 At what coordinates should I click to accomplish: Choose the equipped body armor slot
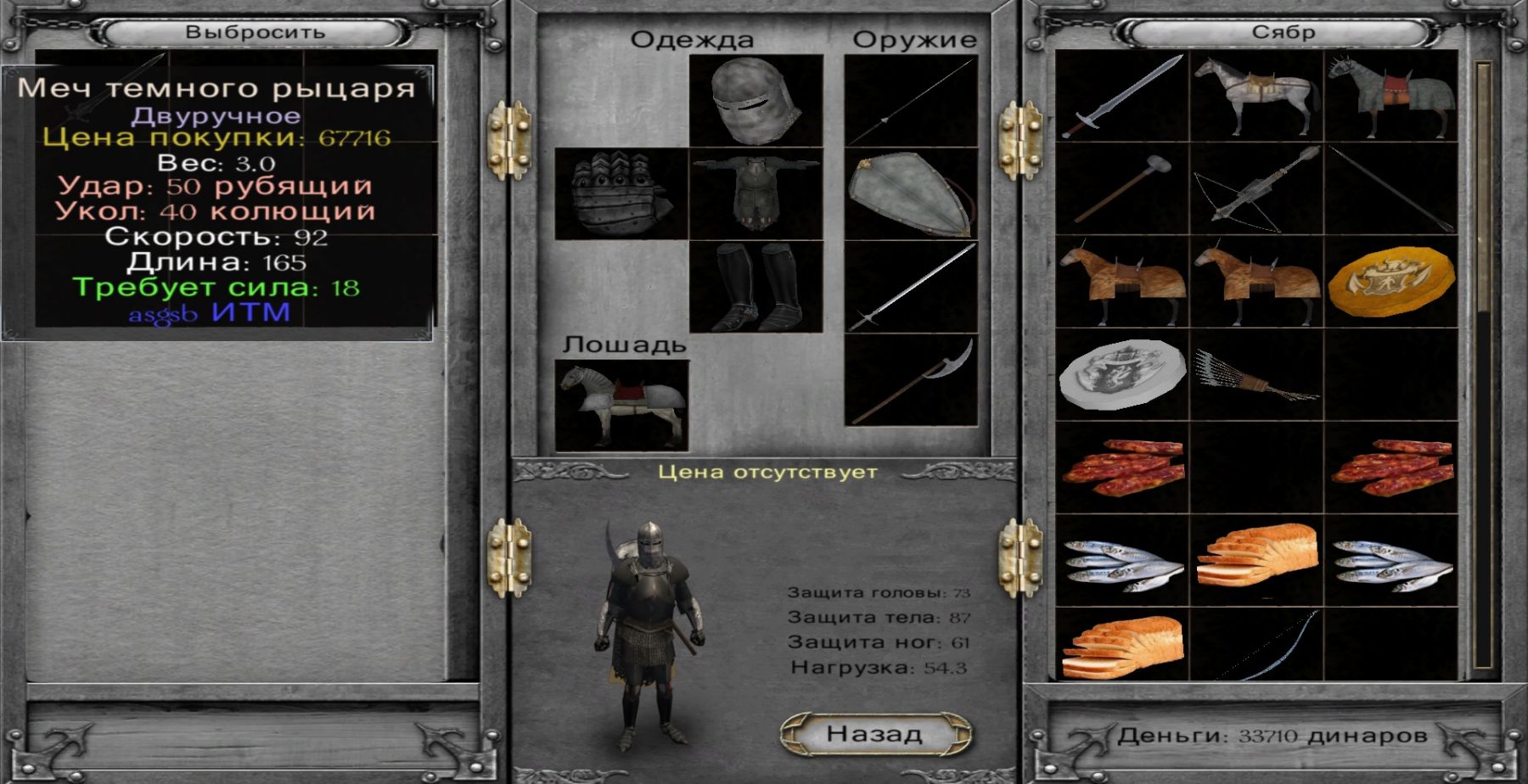(x=756, y=194)
